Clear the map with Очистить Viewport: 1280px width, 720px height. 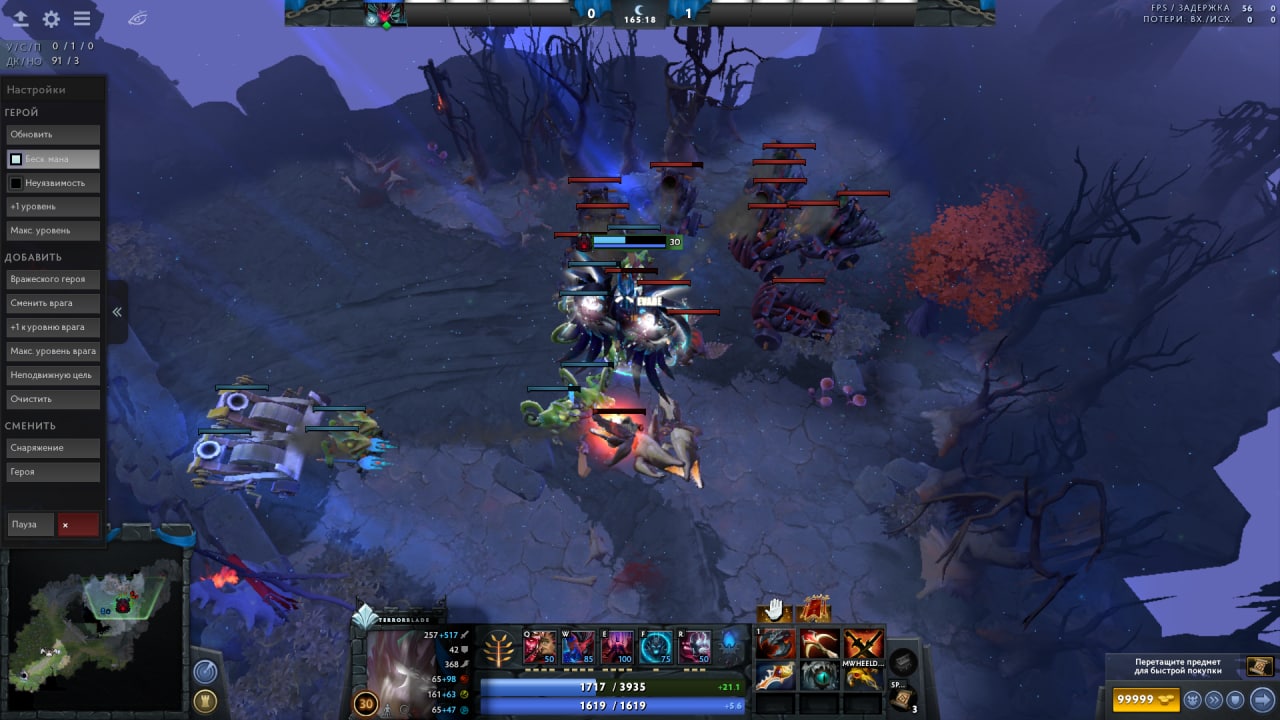(53, 399)
